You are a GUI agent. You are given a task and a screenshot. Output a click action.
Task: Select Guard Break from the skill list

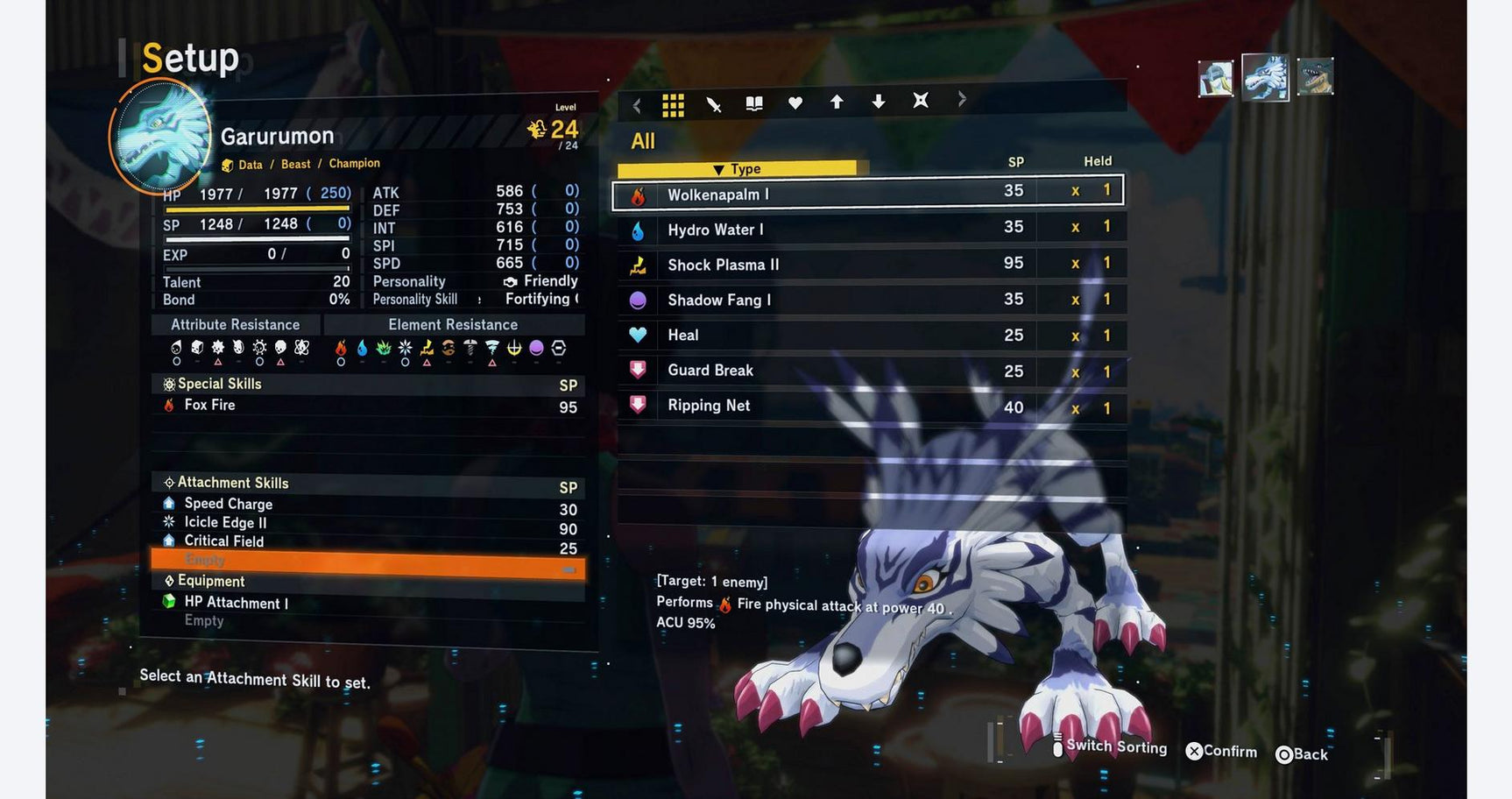point(867,371)
